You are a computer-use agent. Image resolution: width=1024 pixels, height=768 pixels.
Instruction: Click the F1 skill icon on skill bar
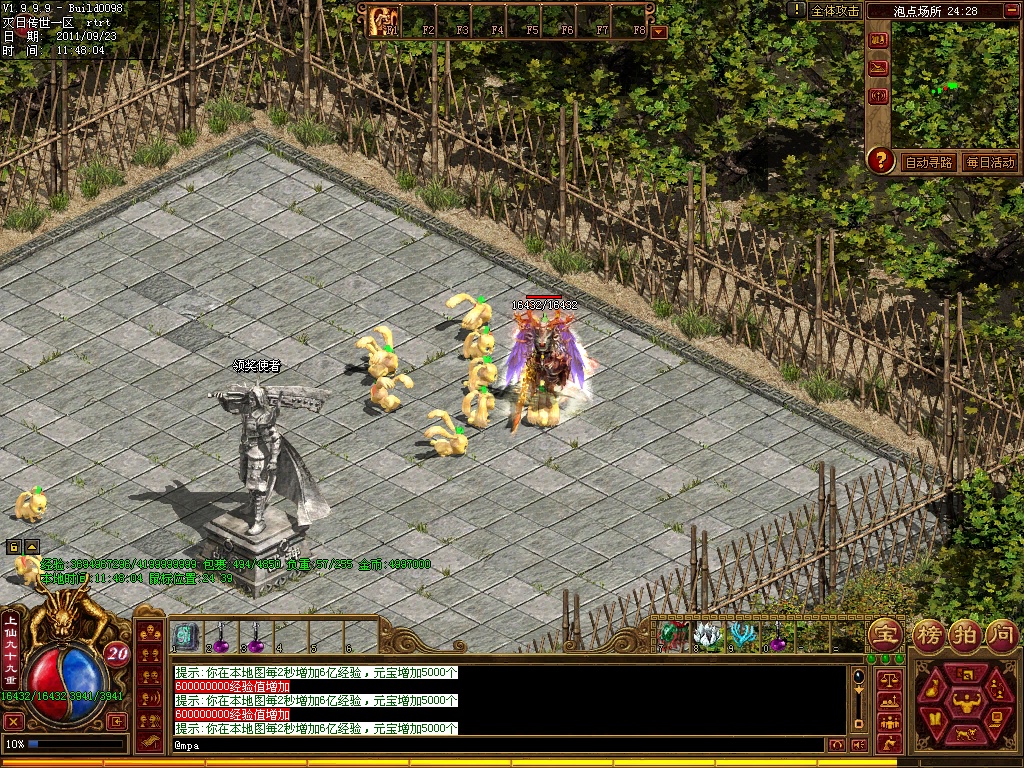[x=384, y=20]
